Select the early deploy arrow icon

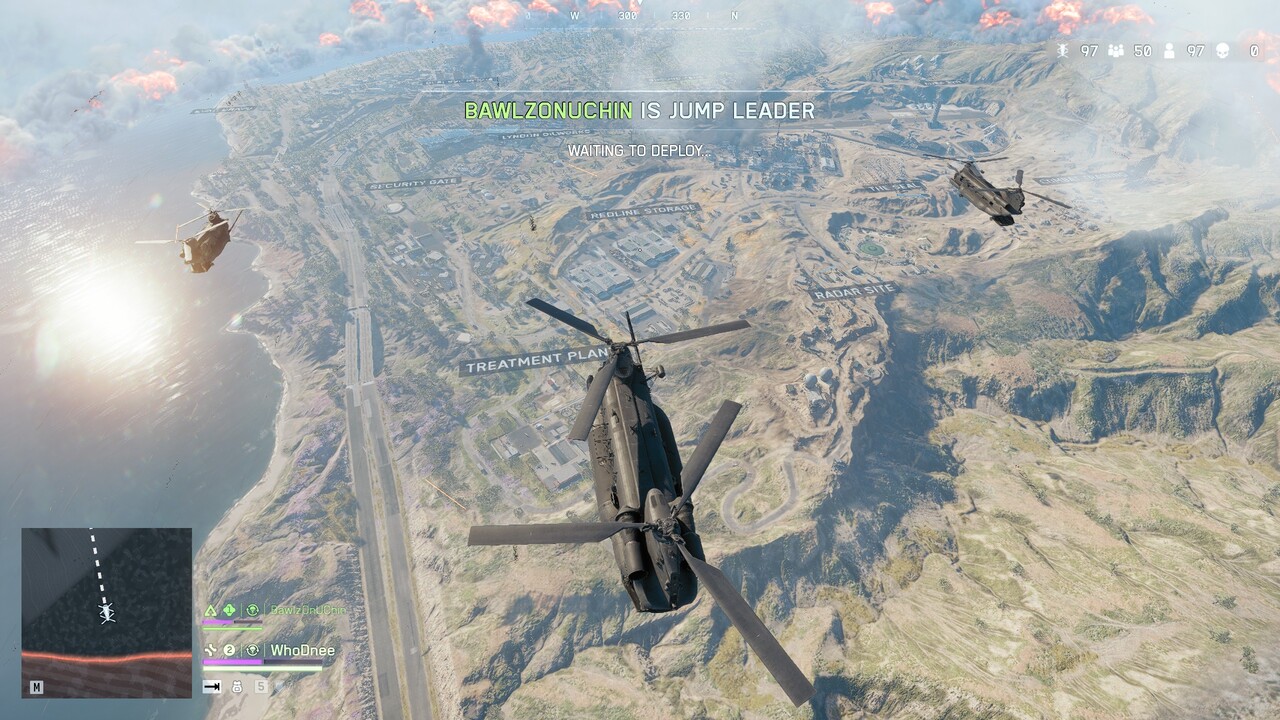pyautogui.click(x=211, y=687)
